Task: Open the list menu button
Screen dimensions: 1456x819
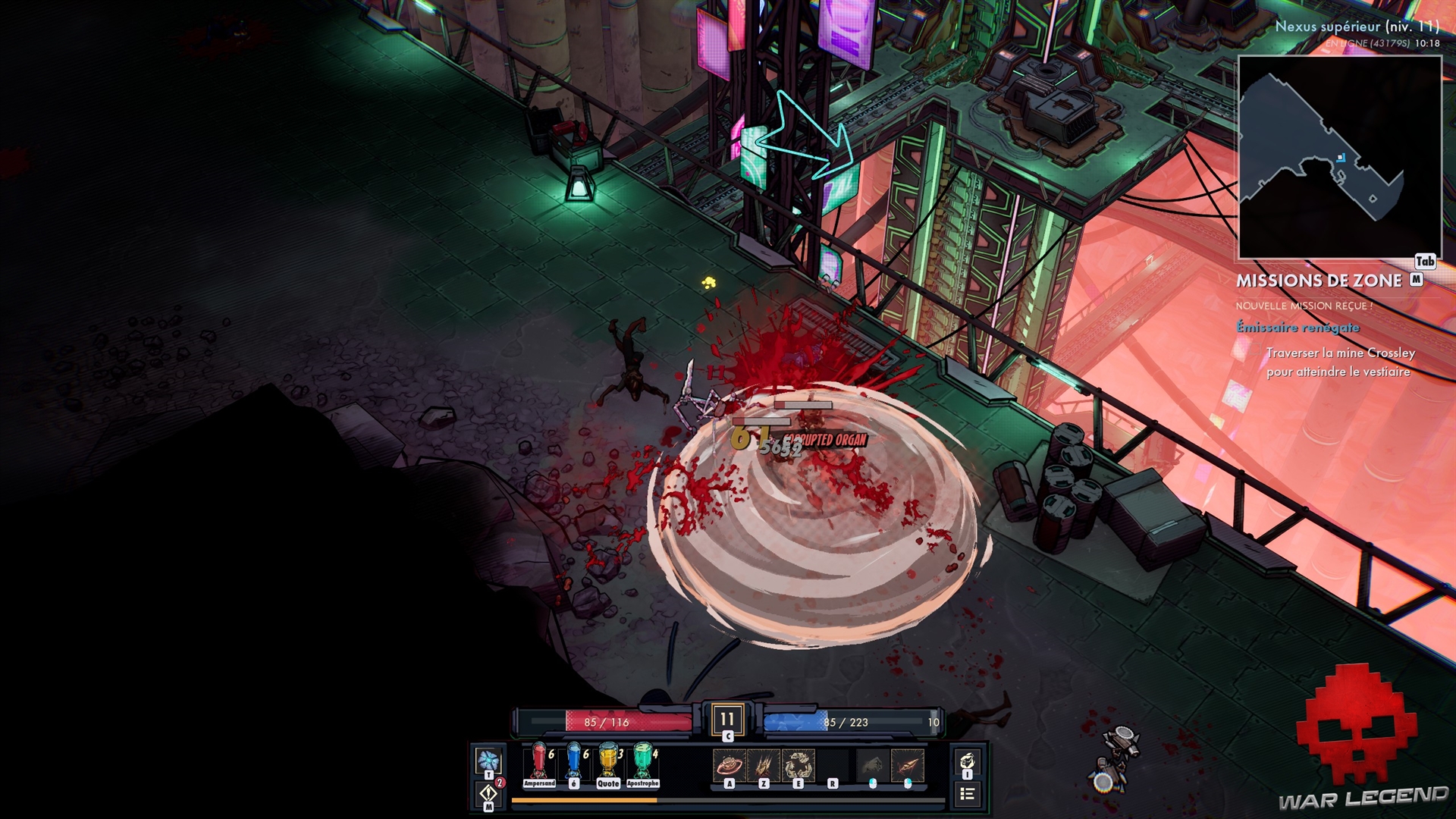Action: tap(967, 794)
